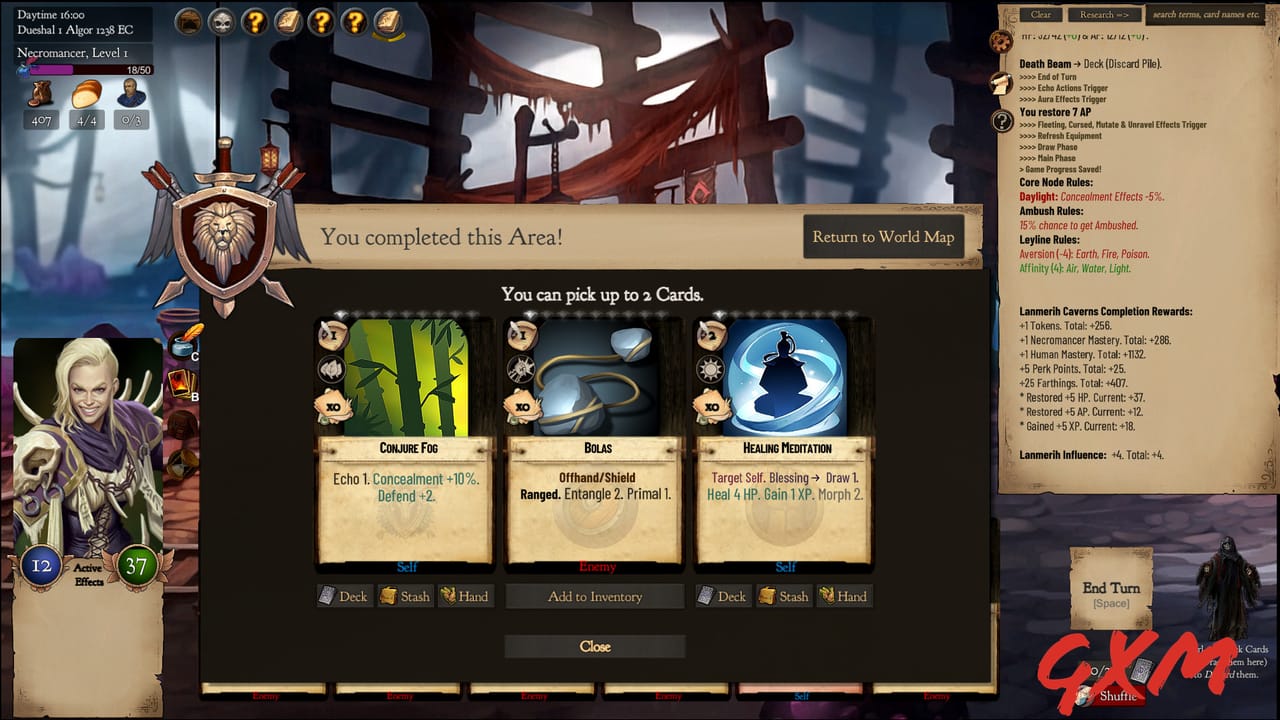Toggle the Hand option under Healing Meditation
The image size is (1280, 720).
pos(844,596)
